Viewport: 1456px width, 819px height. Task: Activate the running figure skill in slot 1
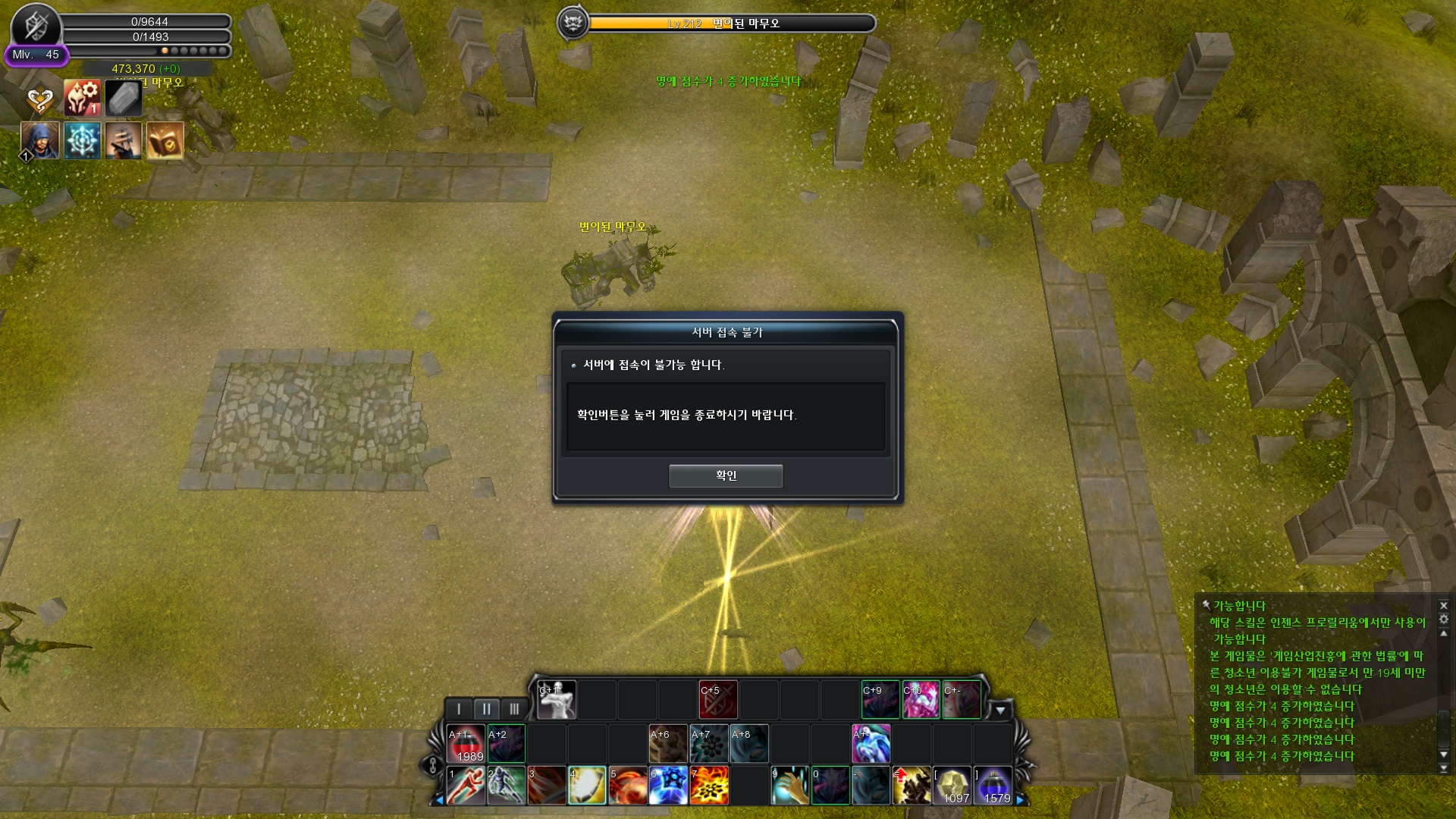click(466, 785)
